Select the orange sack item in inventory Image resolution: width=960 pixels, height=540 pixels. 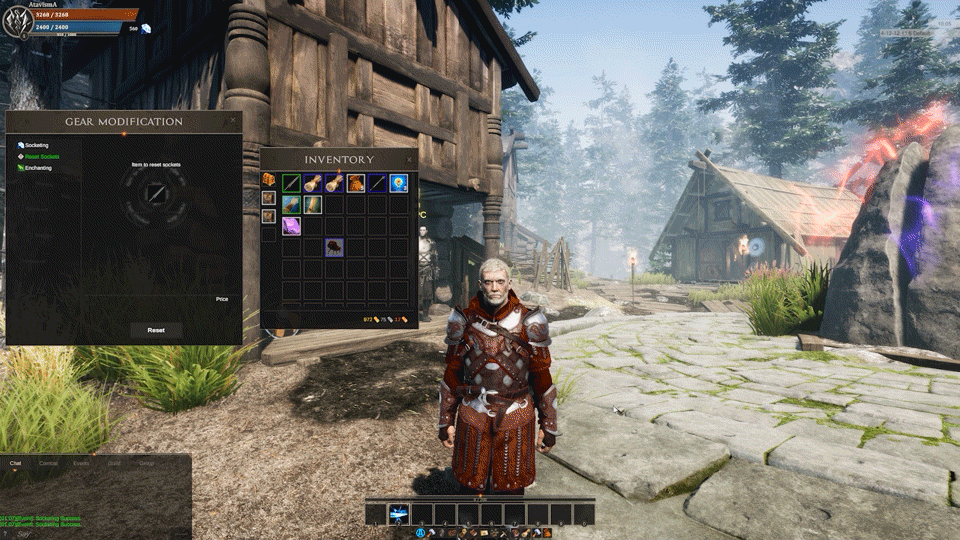pos(356,183)
